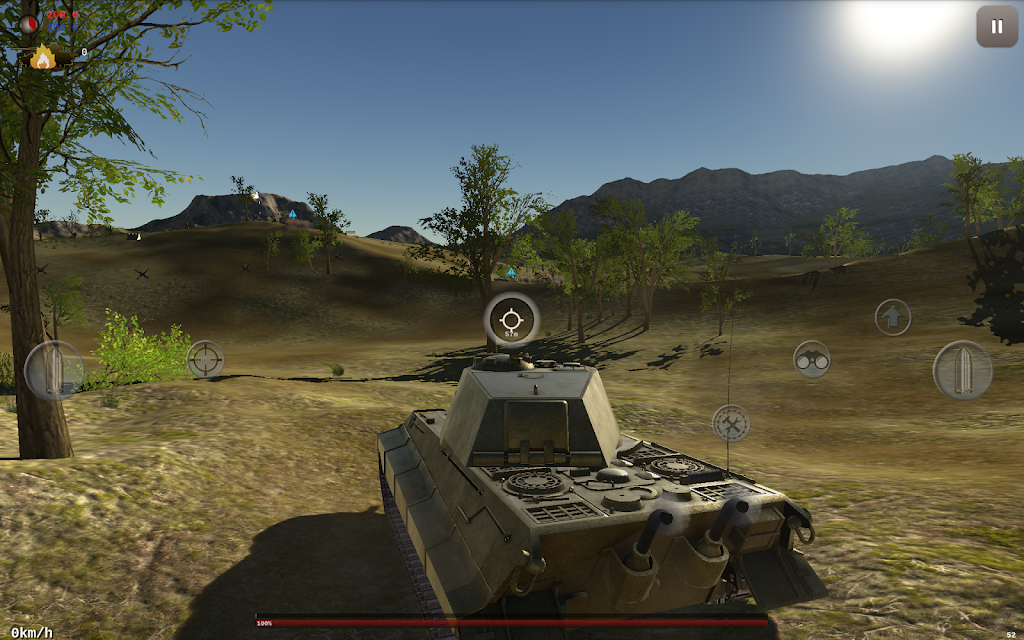Tap the up arrow button

(893, 317)
